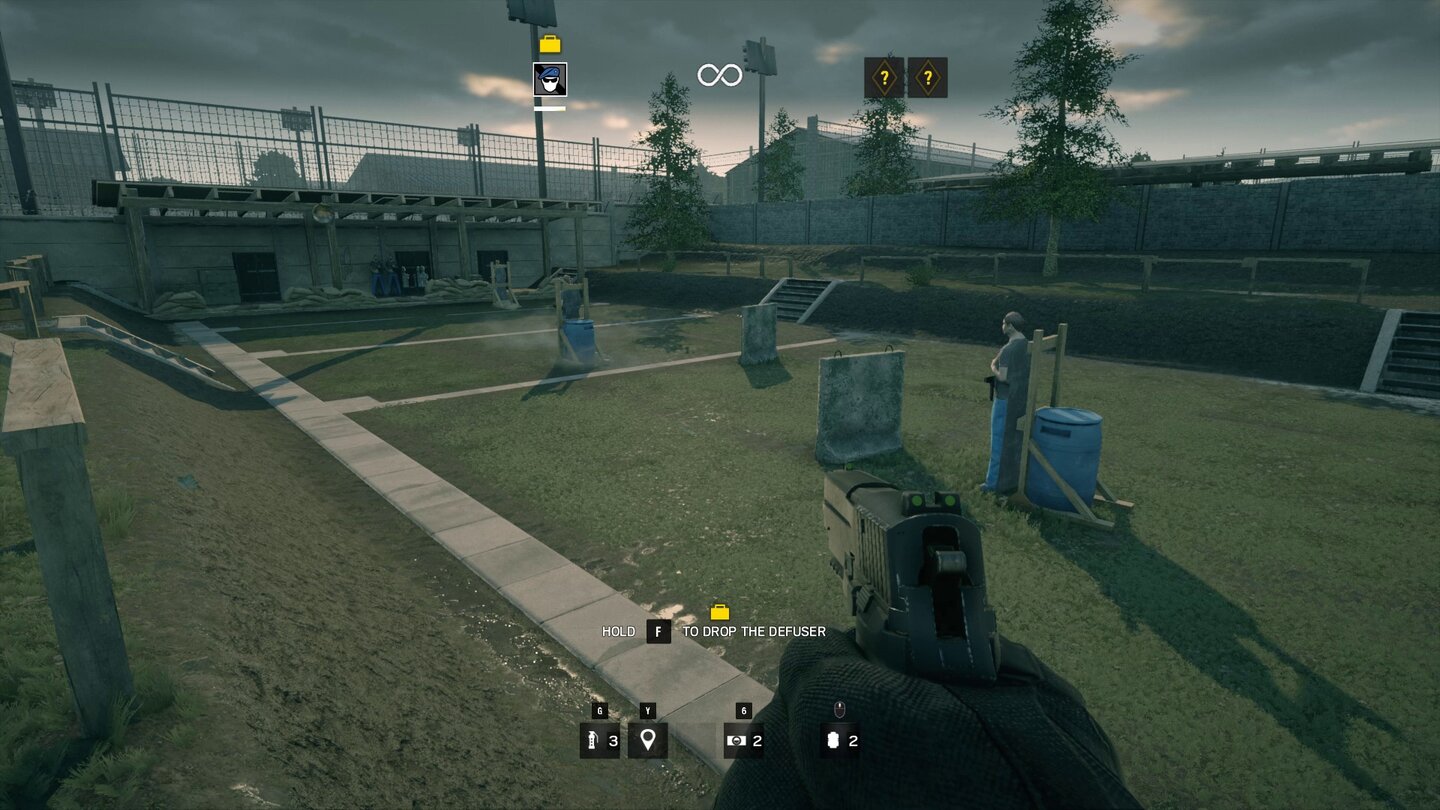The image size is (1440, 810).
Task: Select the secondary gadget icon with mouse binding
Action: (831, 741)
